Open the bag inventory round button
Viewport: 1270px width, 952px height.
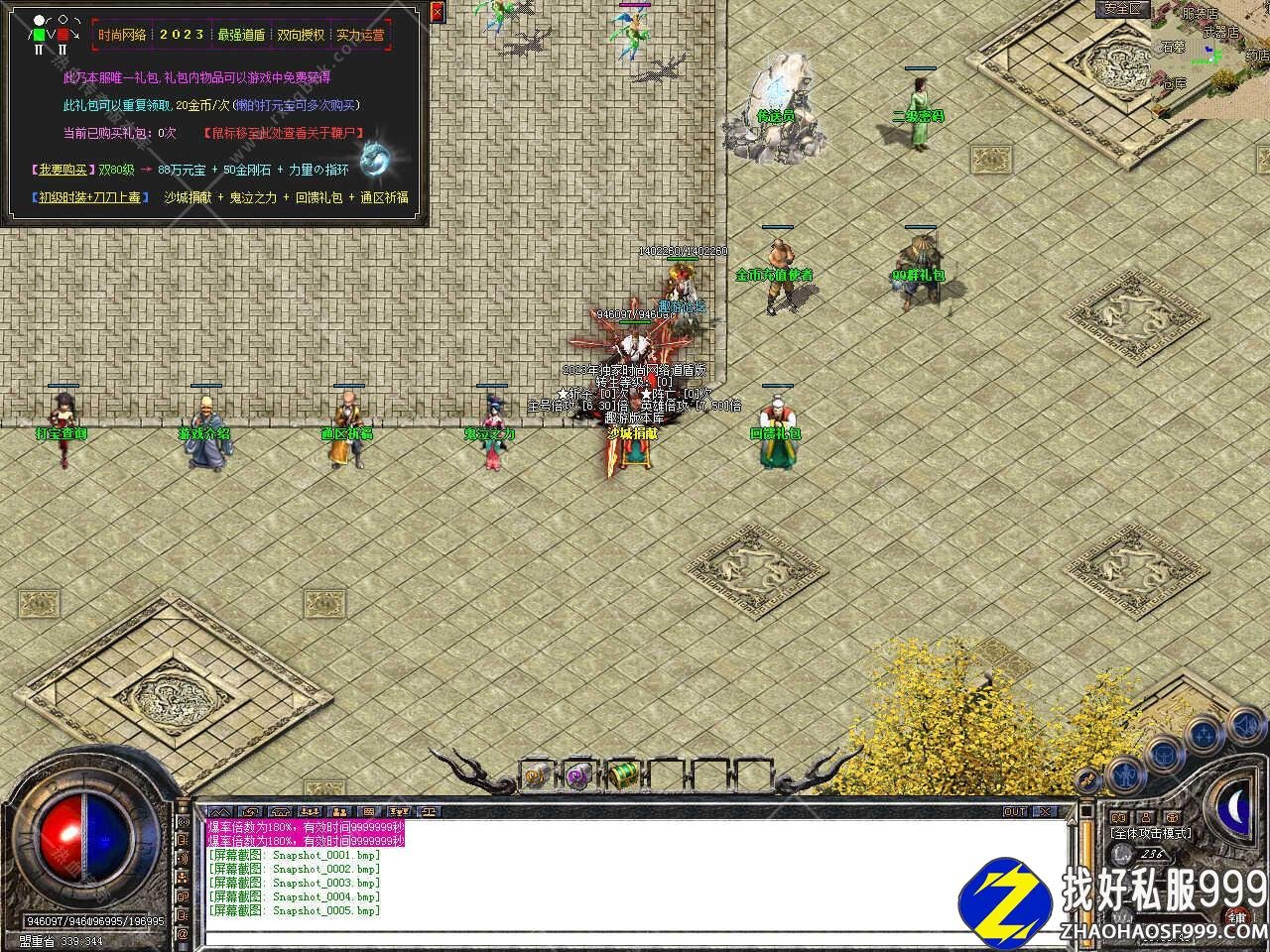point(1162,756)
